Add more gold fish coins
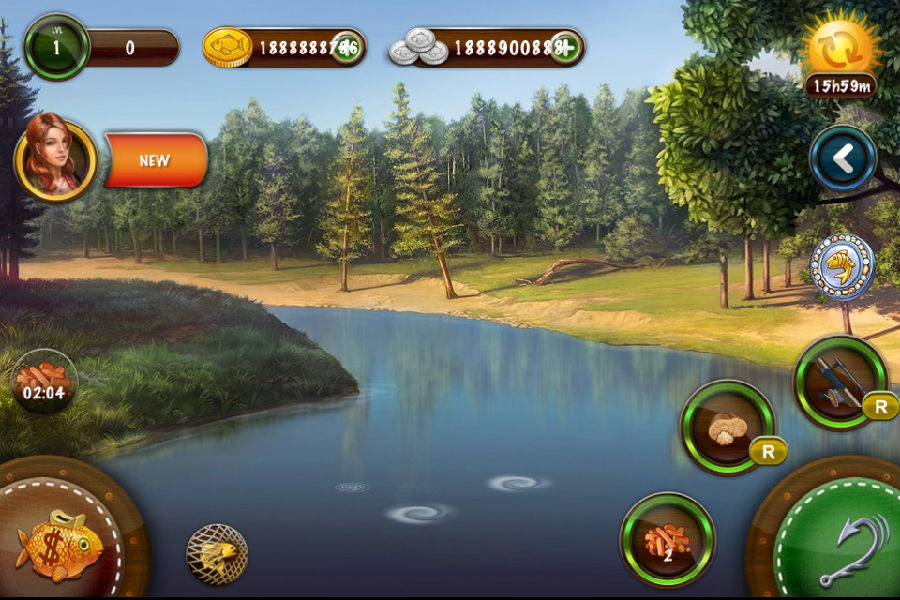This screenshot has height=600, width=900. tap(347, 47)
